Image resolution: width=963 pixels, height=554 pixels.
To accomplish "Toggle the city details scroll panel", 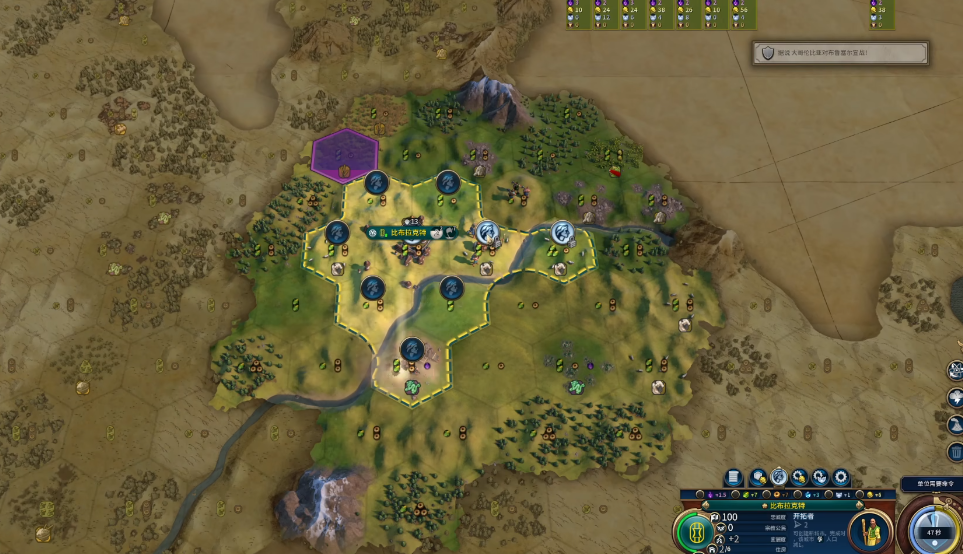I will click(733, 477).
